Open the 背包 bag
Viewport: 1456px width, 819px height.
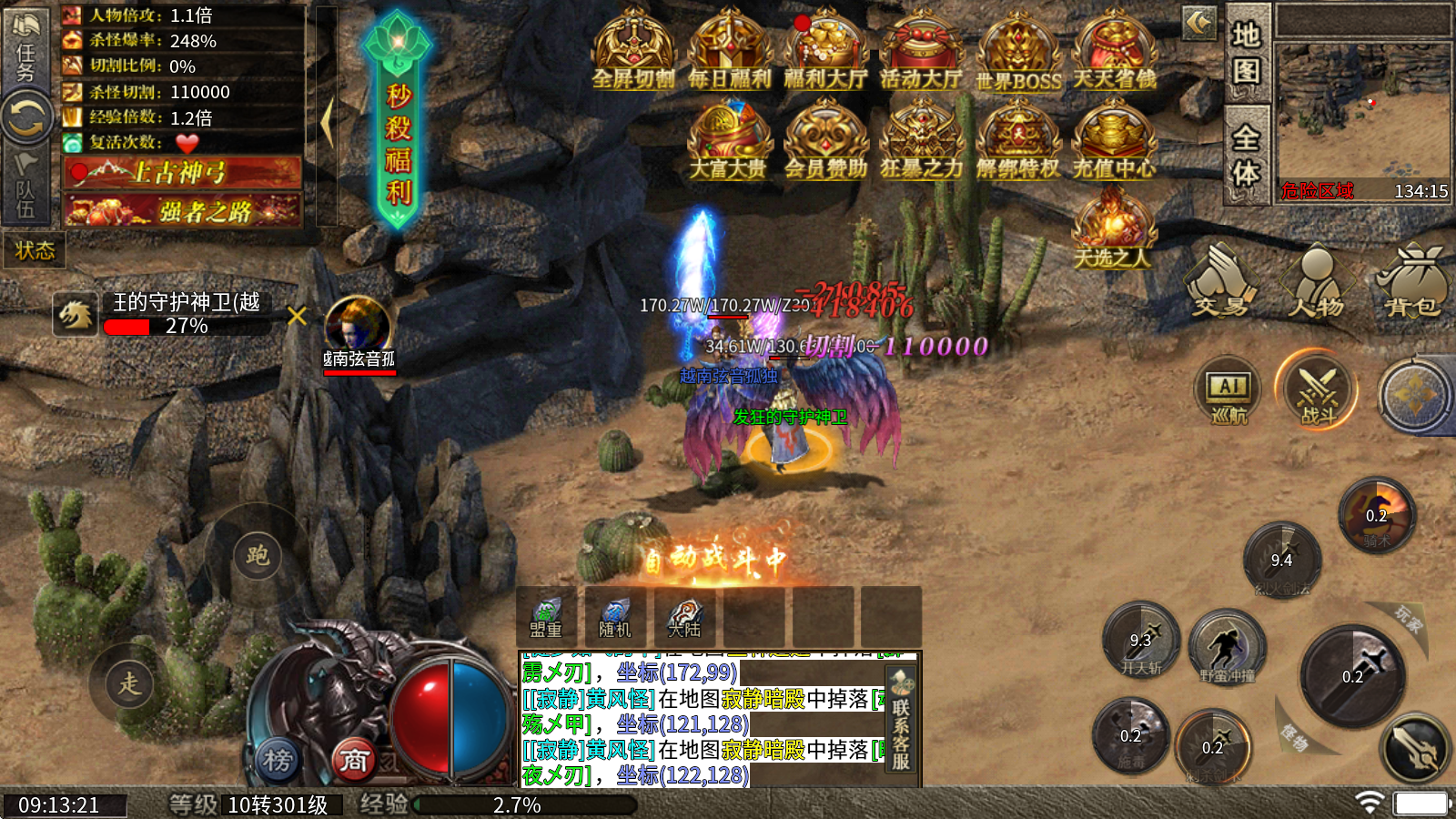1413,282
